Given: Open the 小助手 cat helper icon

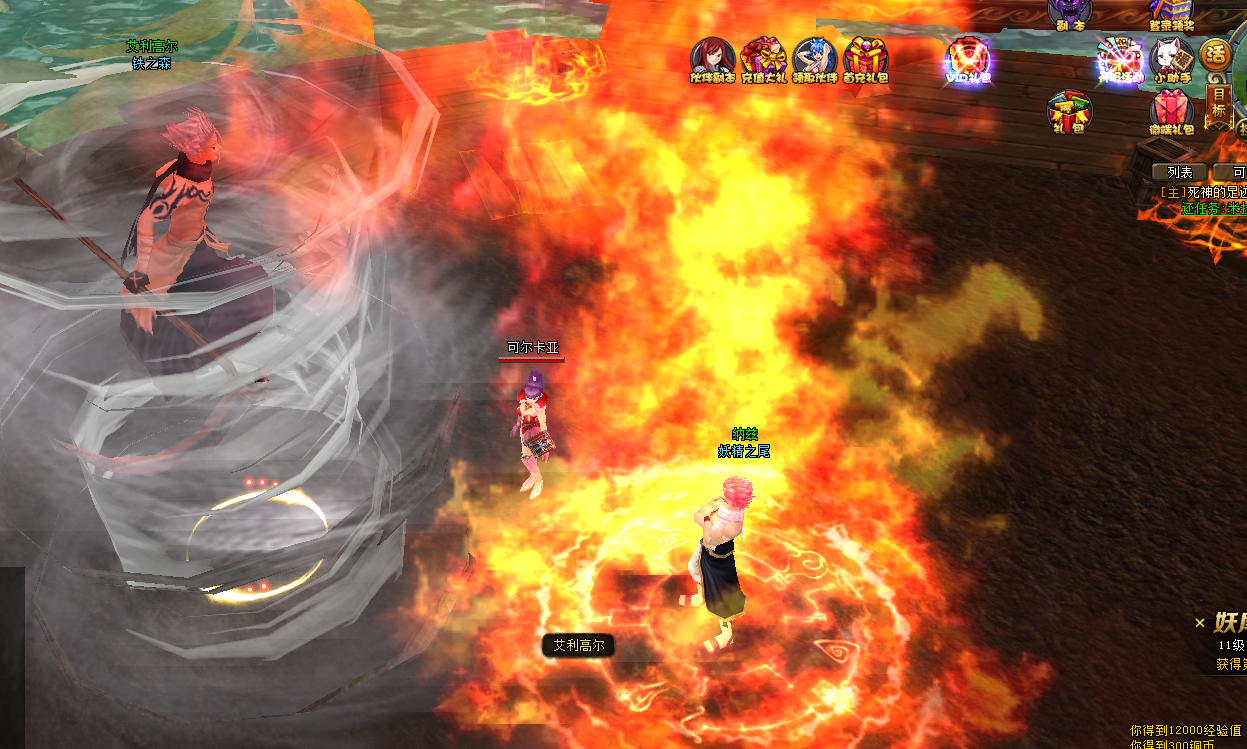Looking at the screenshot, I should pyautogui.click(x=1171, y=58).
